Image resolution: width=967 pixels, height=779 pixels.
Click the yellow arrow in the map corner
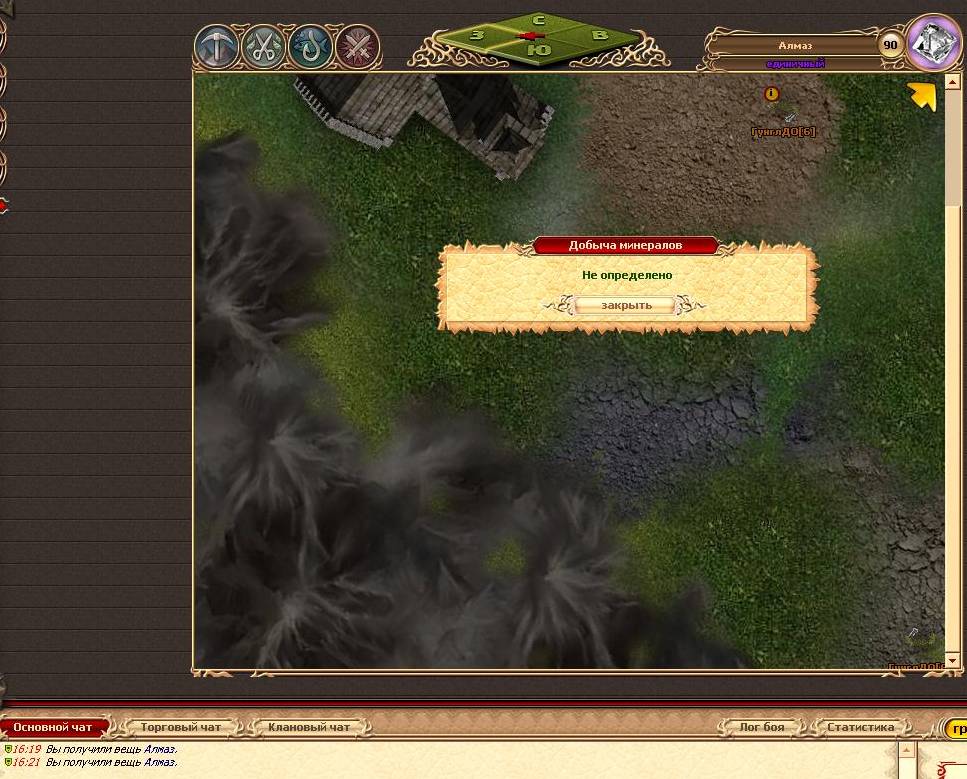point(921,96)
